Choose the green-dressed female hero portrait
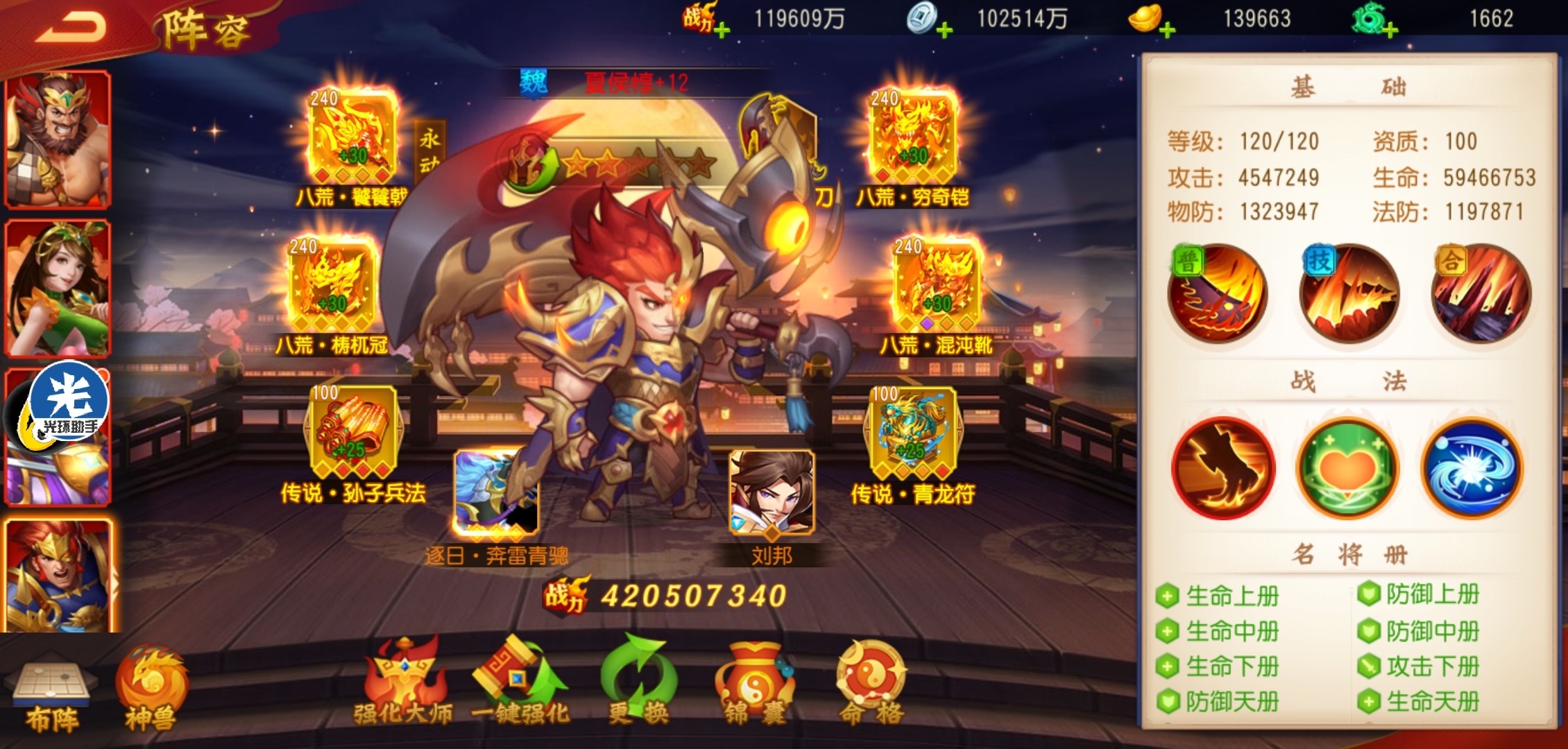Screen dimensions: 1568x749 click(x=58, y=288)
